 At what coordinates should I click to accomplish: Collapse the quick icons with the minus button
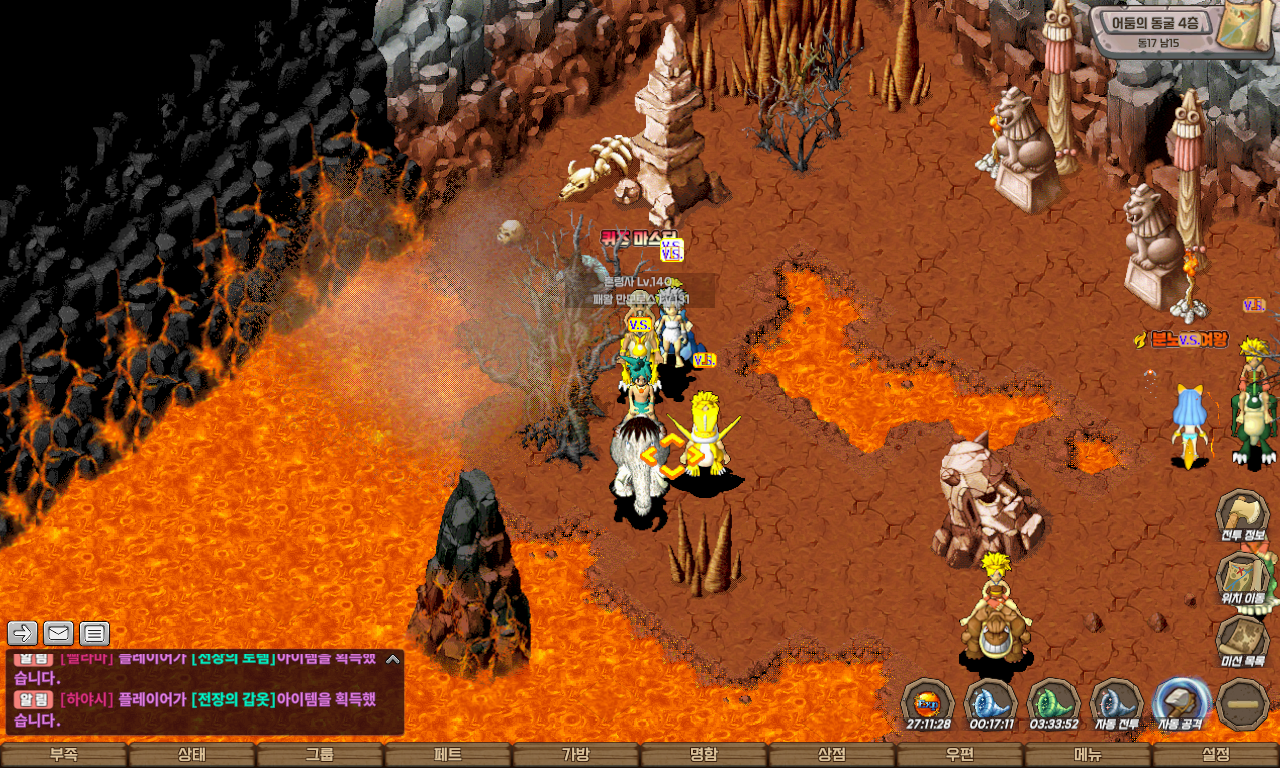[x=1244, y=704]
